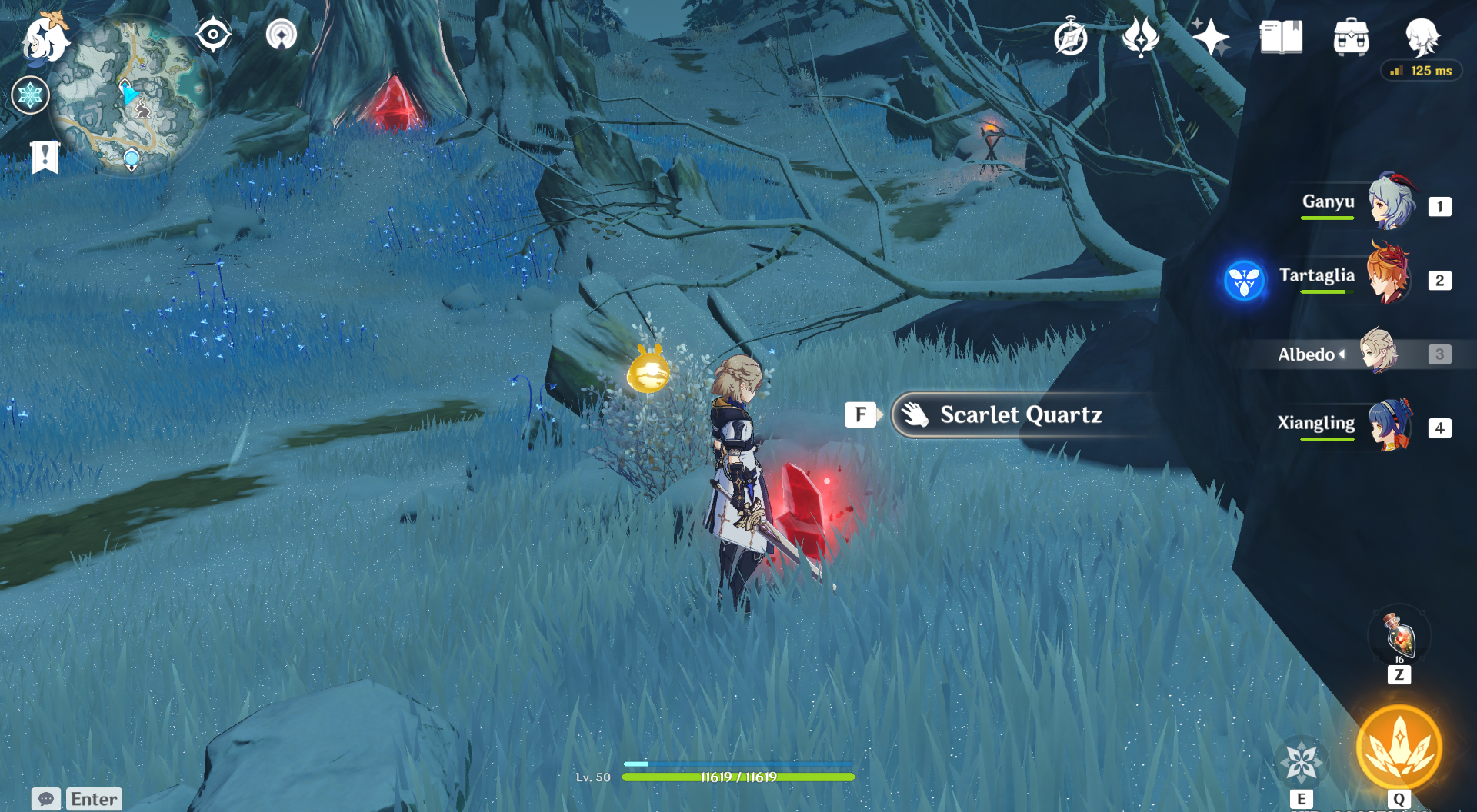Open the Paimon menu icon
1477x812 pixels.
45,38
